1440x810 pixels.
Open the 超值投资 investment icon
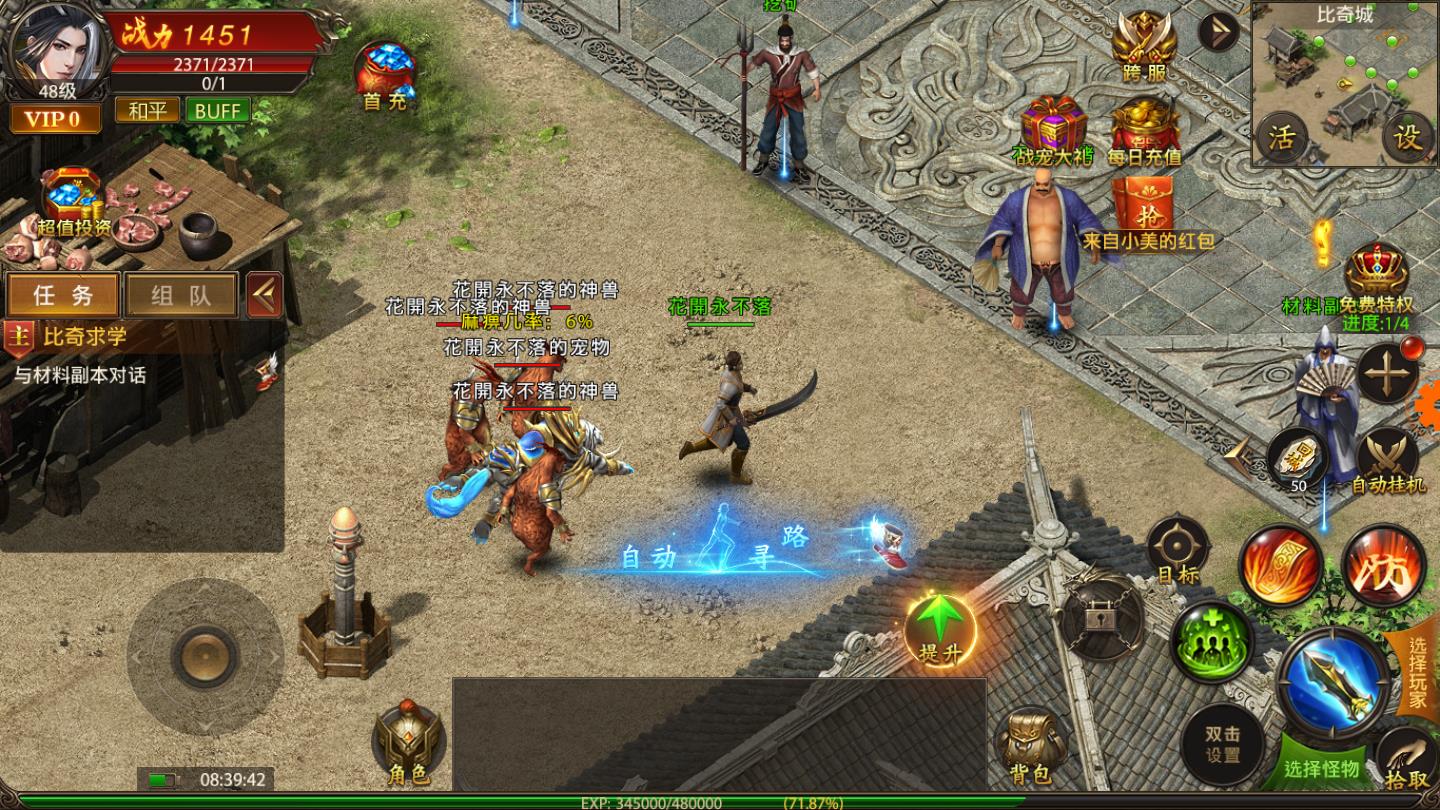[x=72, y=200]
